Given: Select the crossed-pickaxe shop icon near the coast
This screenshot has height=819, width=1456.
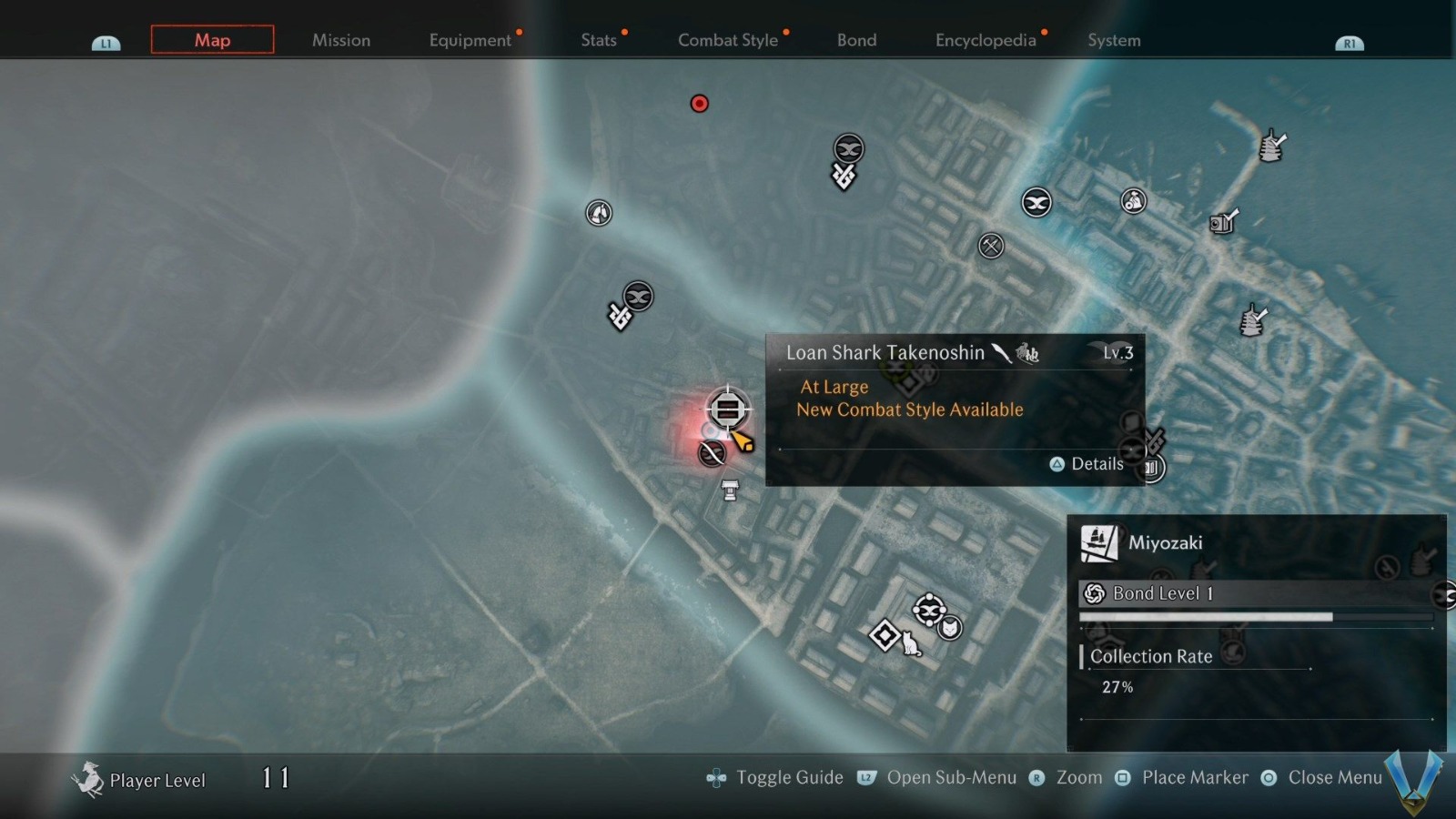Looking at the screenshot, I should pyautogui.click(x=991, y=245).
